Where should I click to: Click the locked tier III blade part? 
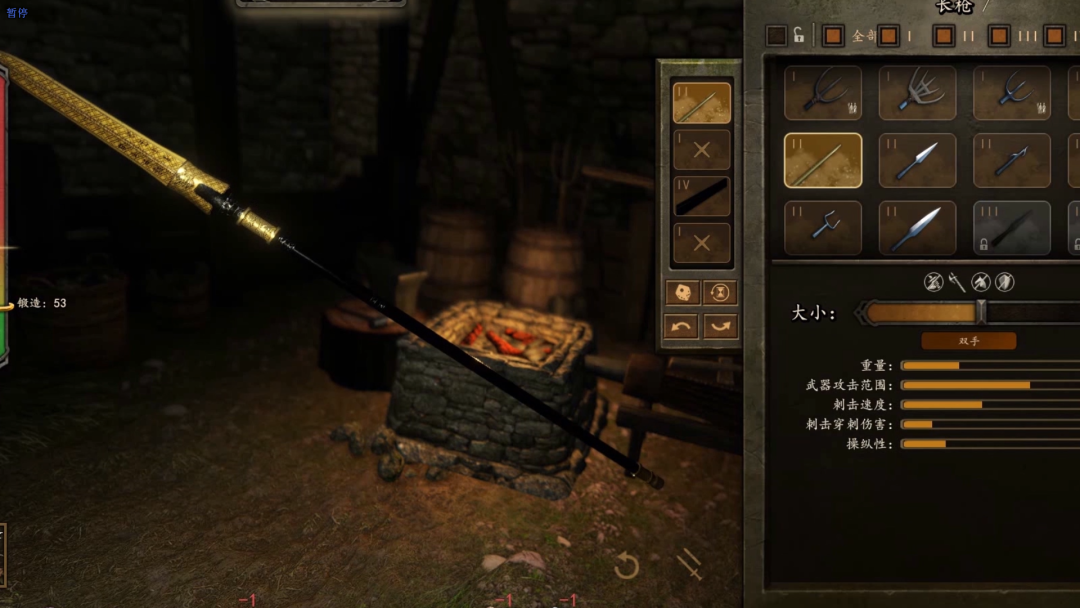(x=1011, y=228)
